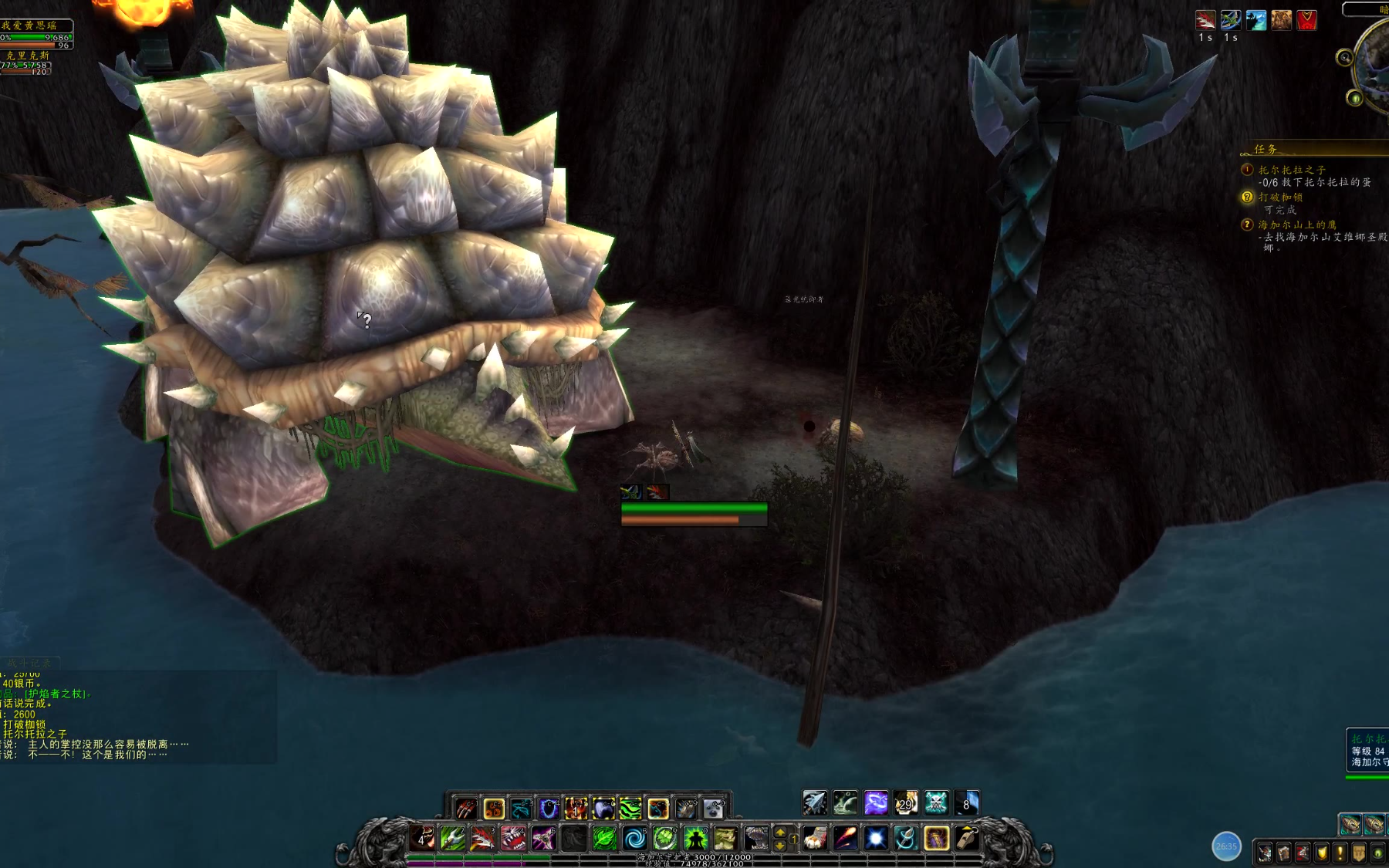The height and width of the screenshot is (868, 1389).
Task: Use the green leaf ability
Action: pos(604,838)
